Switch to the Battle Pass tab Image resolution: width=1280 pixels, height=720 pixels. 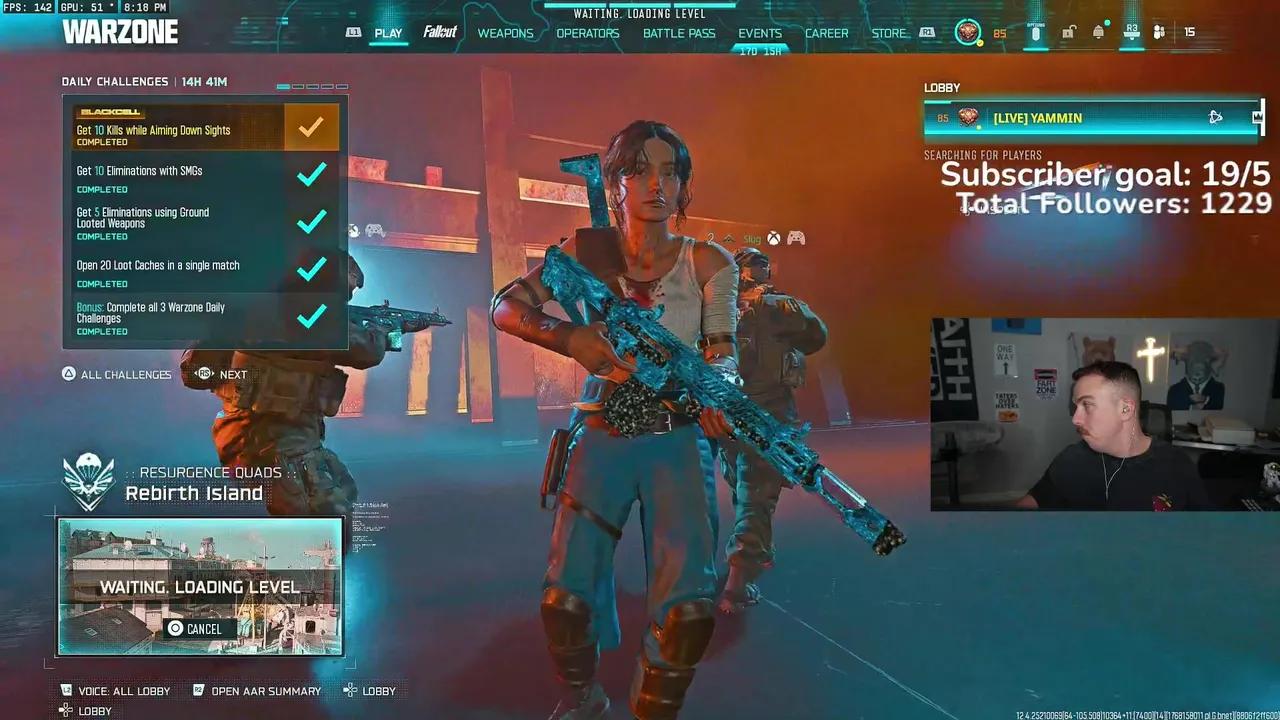point(679,33)
